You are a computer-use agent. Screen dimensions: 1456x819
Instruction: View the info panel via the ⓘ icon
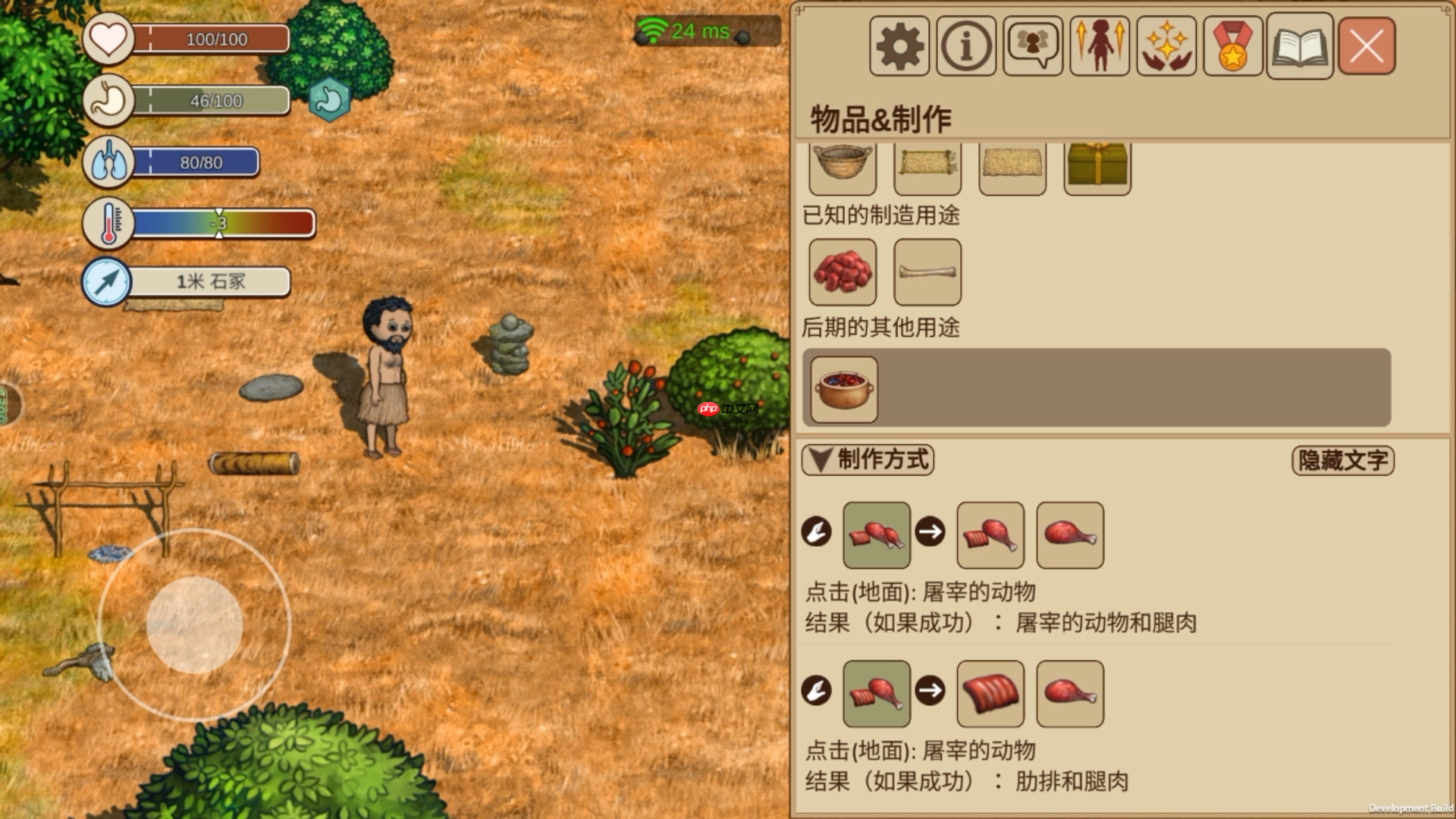(x=965, y=46)
